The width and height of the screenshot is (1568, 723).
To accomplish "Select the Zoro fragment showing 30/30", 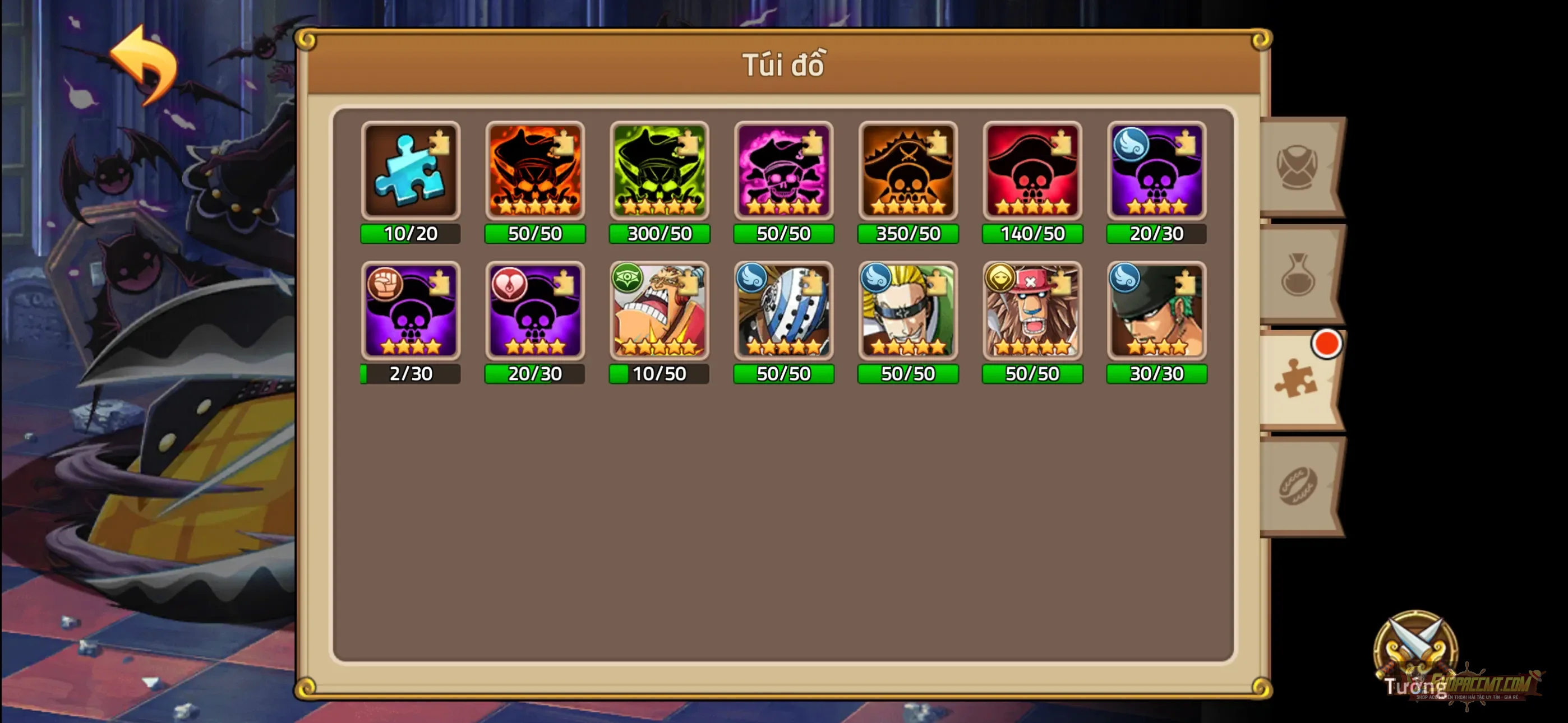I will pyautogui.click(x=1156, y=312).
